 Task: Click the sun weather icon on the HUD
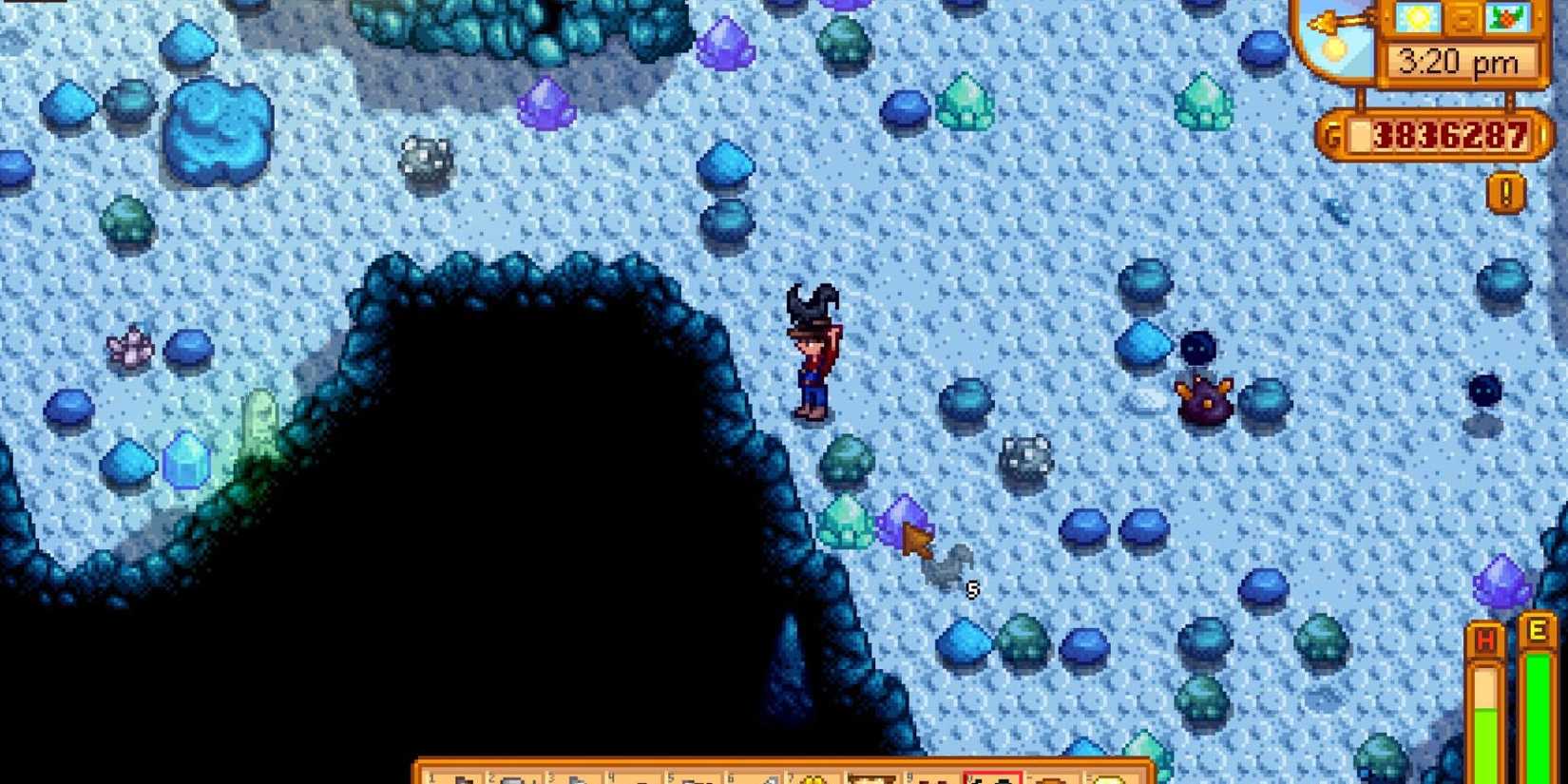click(1416, 17)
